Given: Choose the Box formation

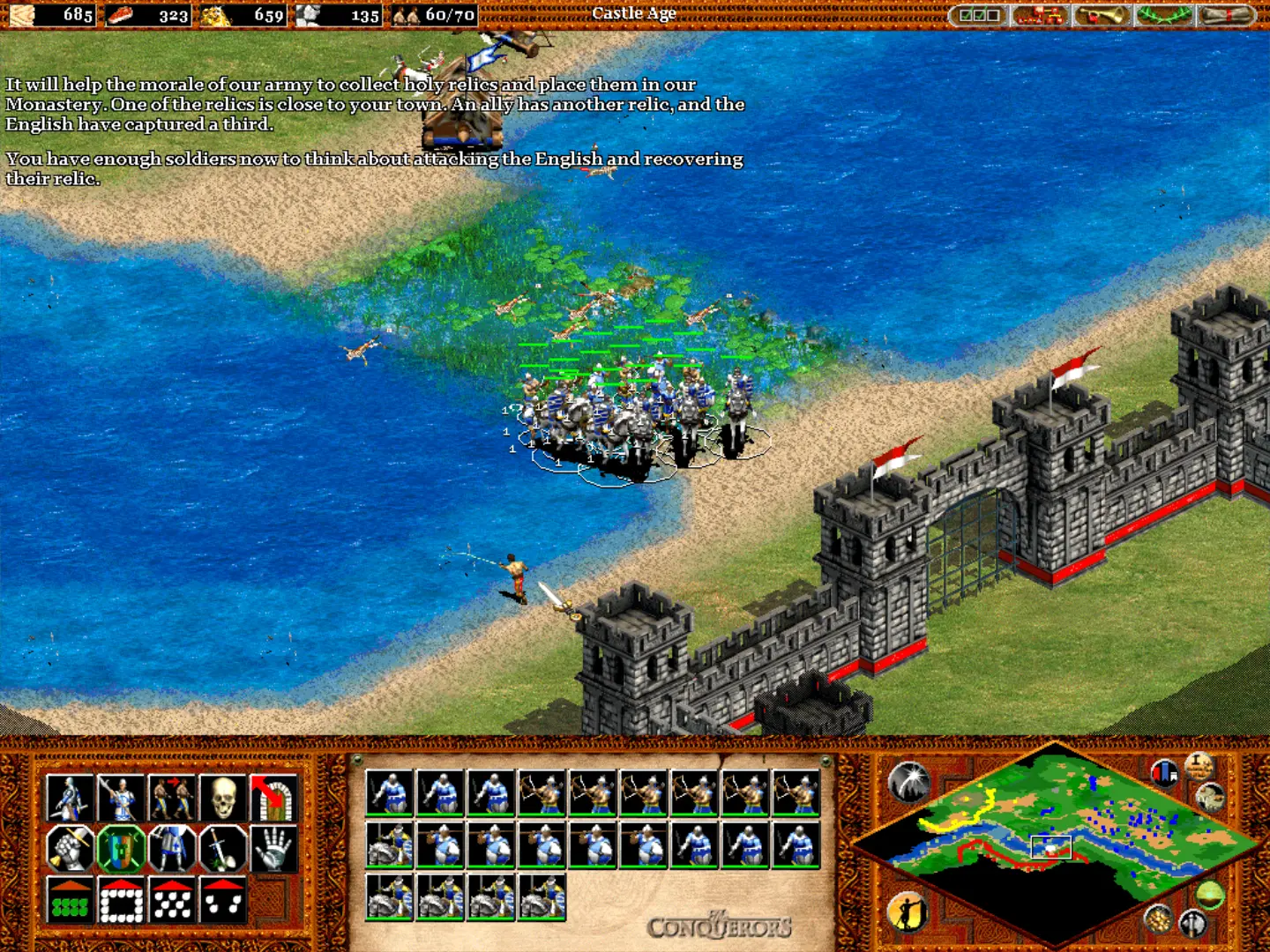Looking at the screenshot, I should pyautogui.click(x=121, y=900).
